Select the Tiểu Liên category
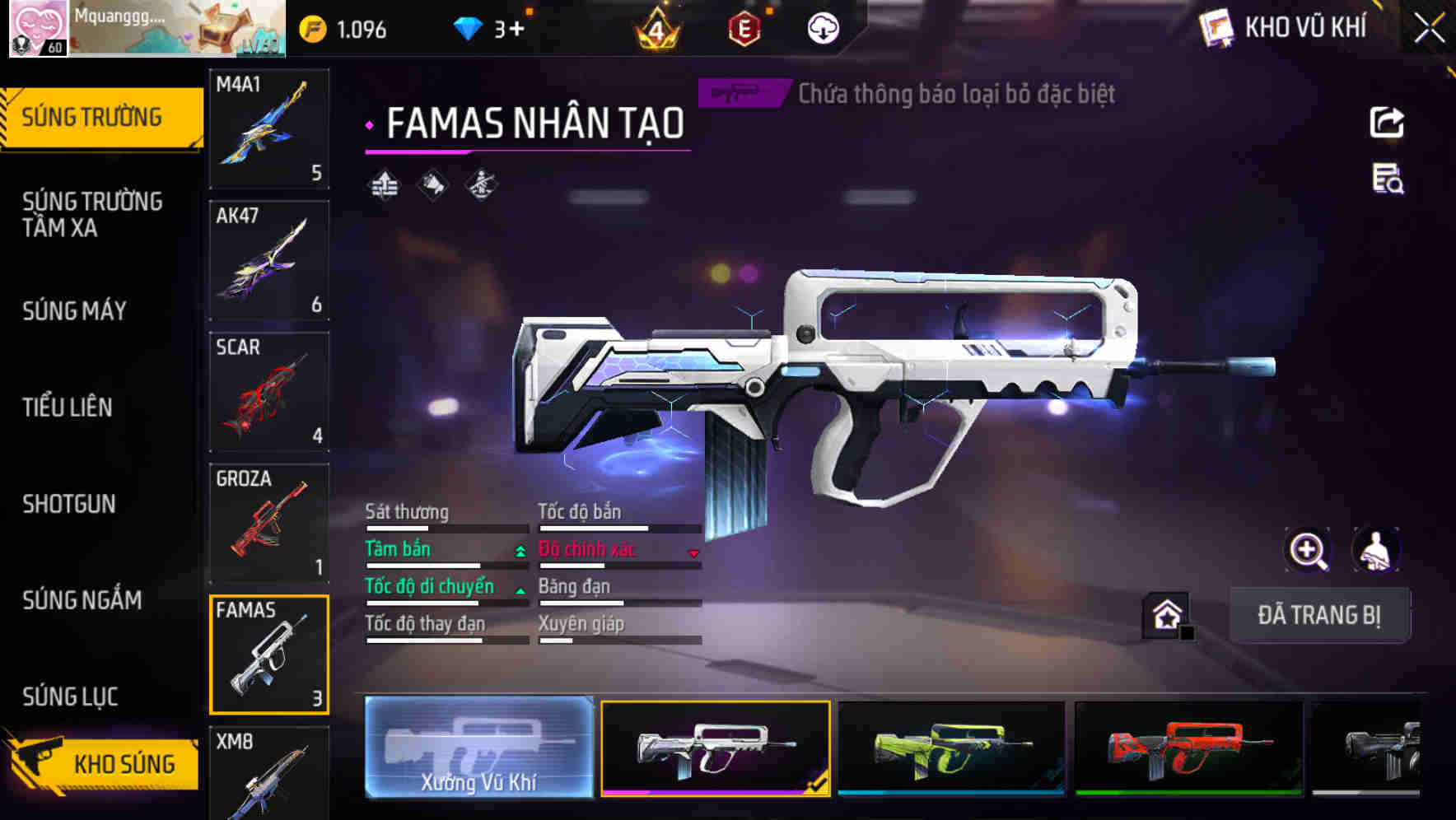1456x820 pixels. [x=68, y=407]
